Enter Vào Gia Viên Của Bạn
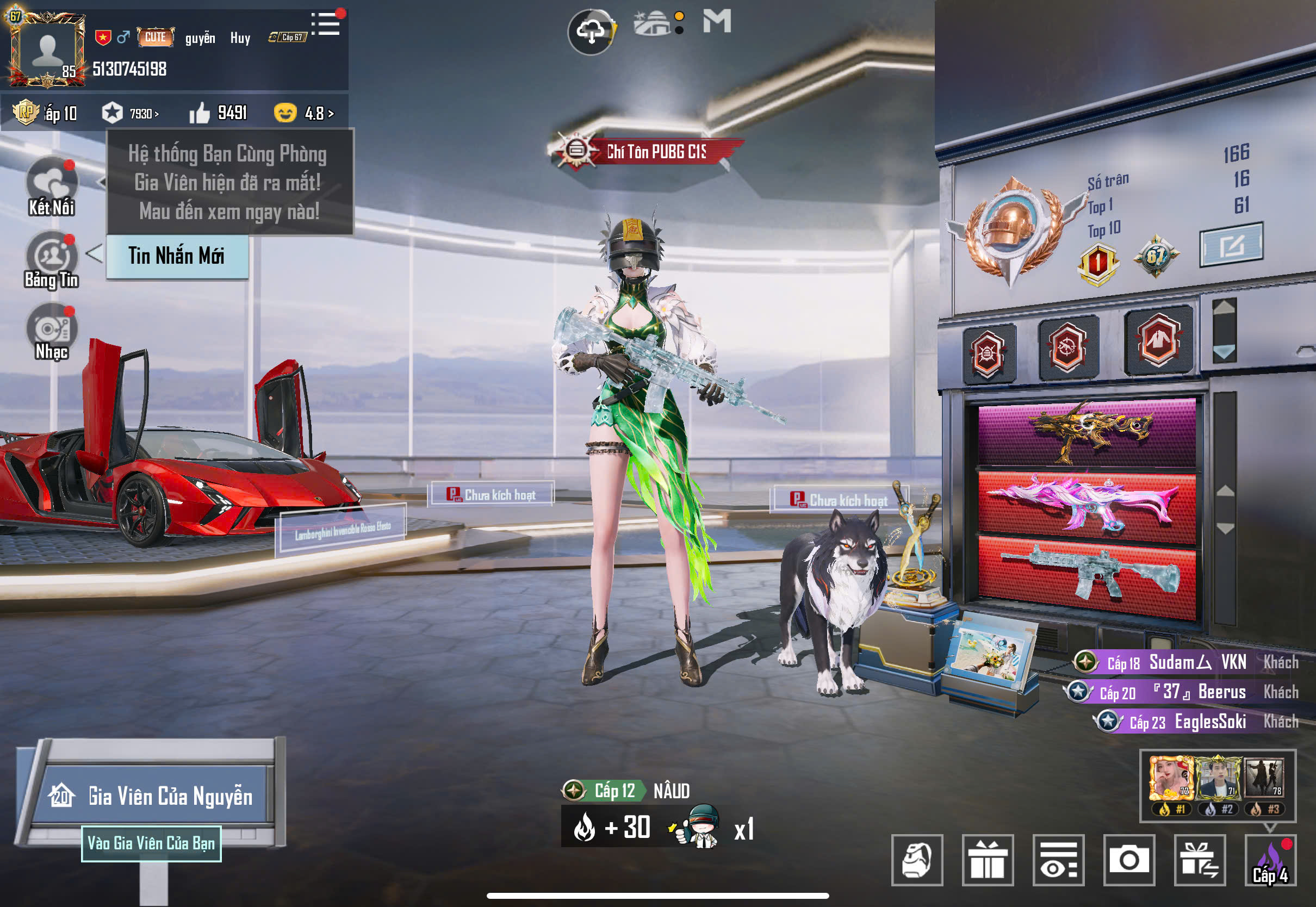Screen dimensions: 1316x907 click(151, 843)
